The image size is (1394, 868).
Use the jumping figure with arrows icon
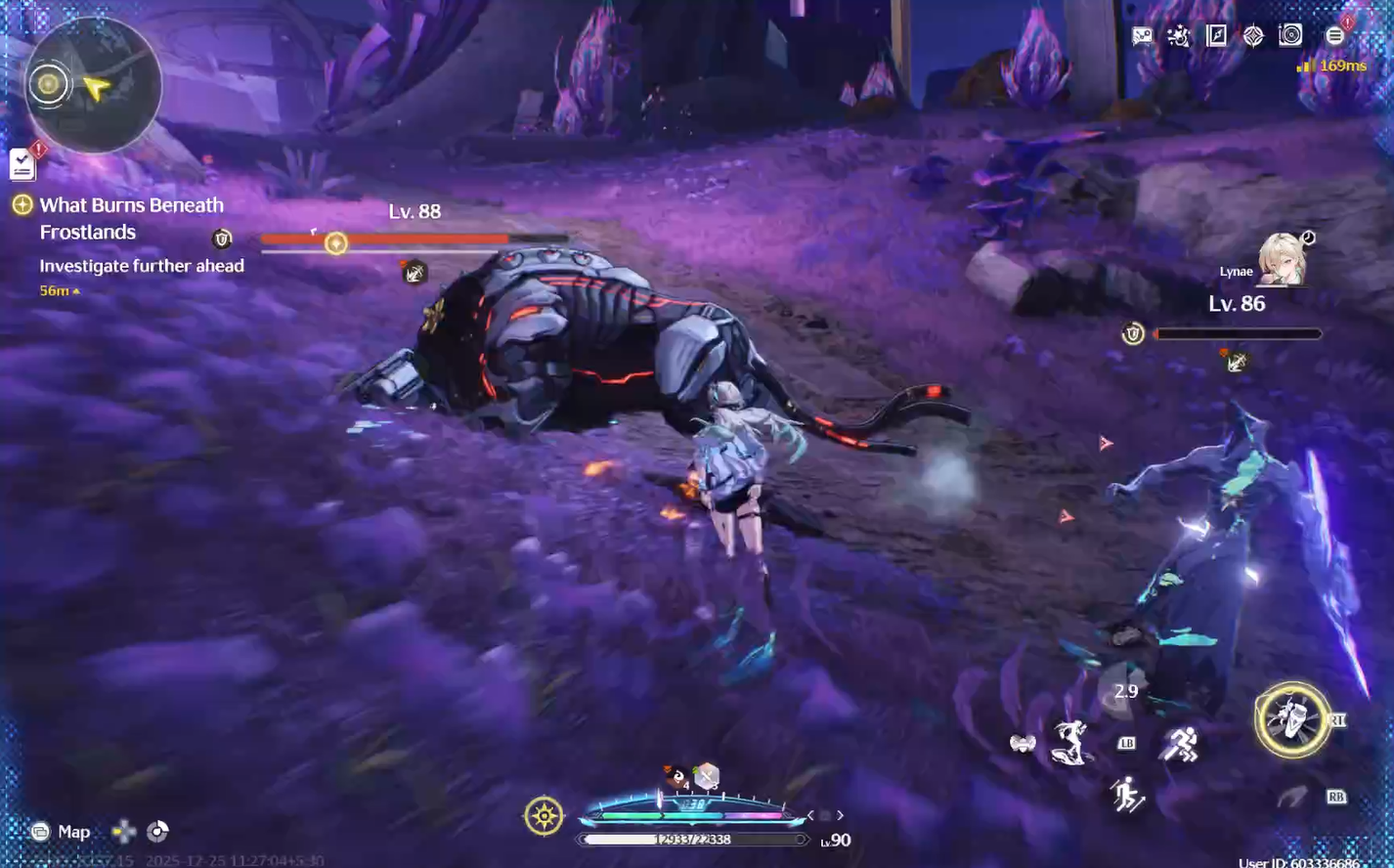[x=1127, y=796]
